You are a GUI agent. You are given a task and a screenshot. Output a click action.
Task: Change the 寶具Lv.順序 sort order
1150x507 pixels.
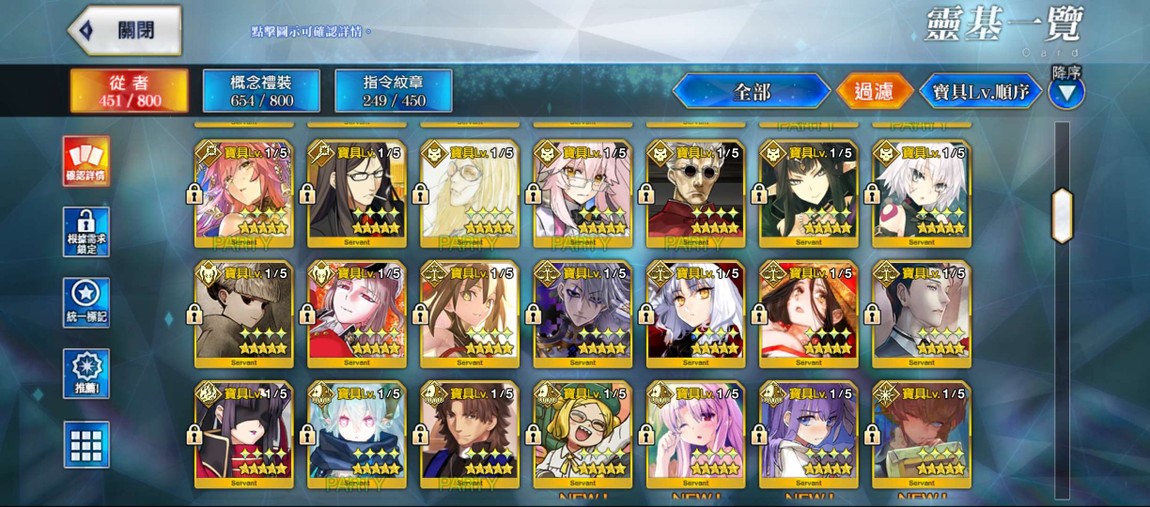(980, 92)
